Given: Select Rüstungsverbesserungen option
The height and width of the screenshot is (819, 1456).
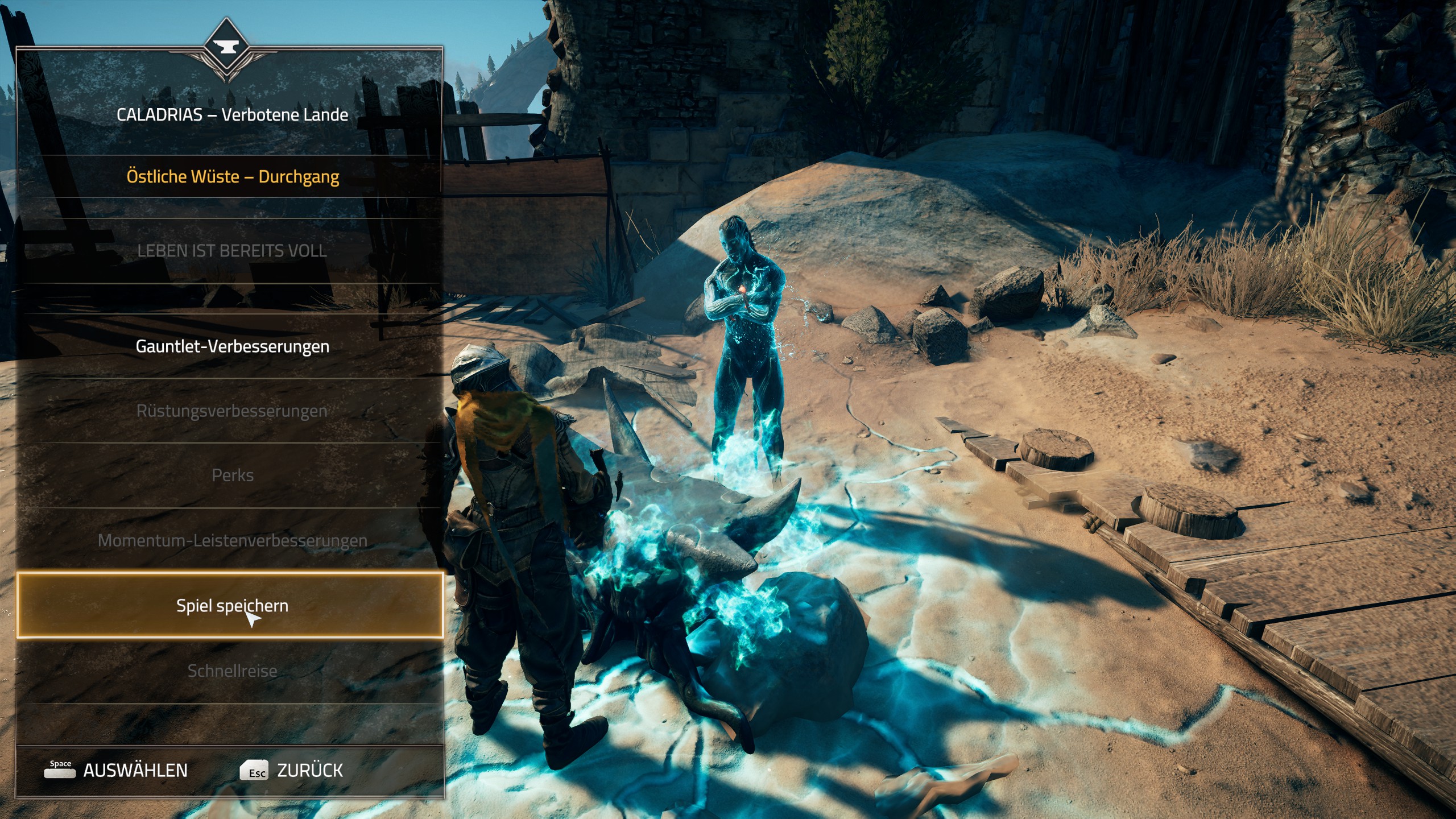Looking at the screenshot, I should click(x=232, y=411).
